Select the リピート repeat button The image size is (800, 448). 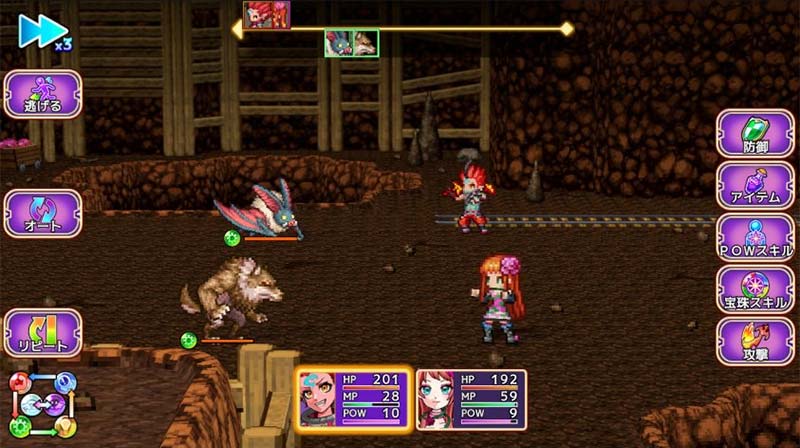pyautogui.click(x=43, y=334)
